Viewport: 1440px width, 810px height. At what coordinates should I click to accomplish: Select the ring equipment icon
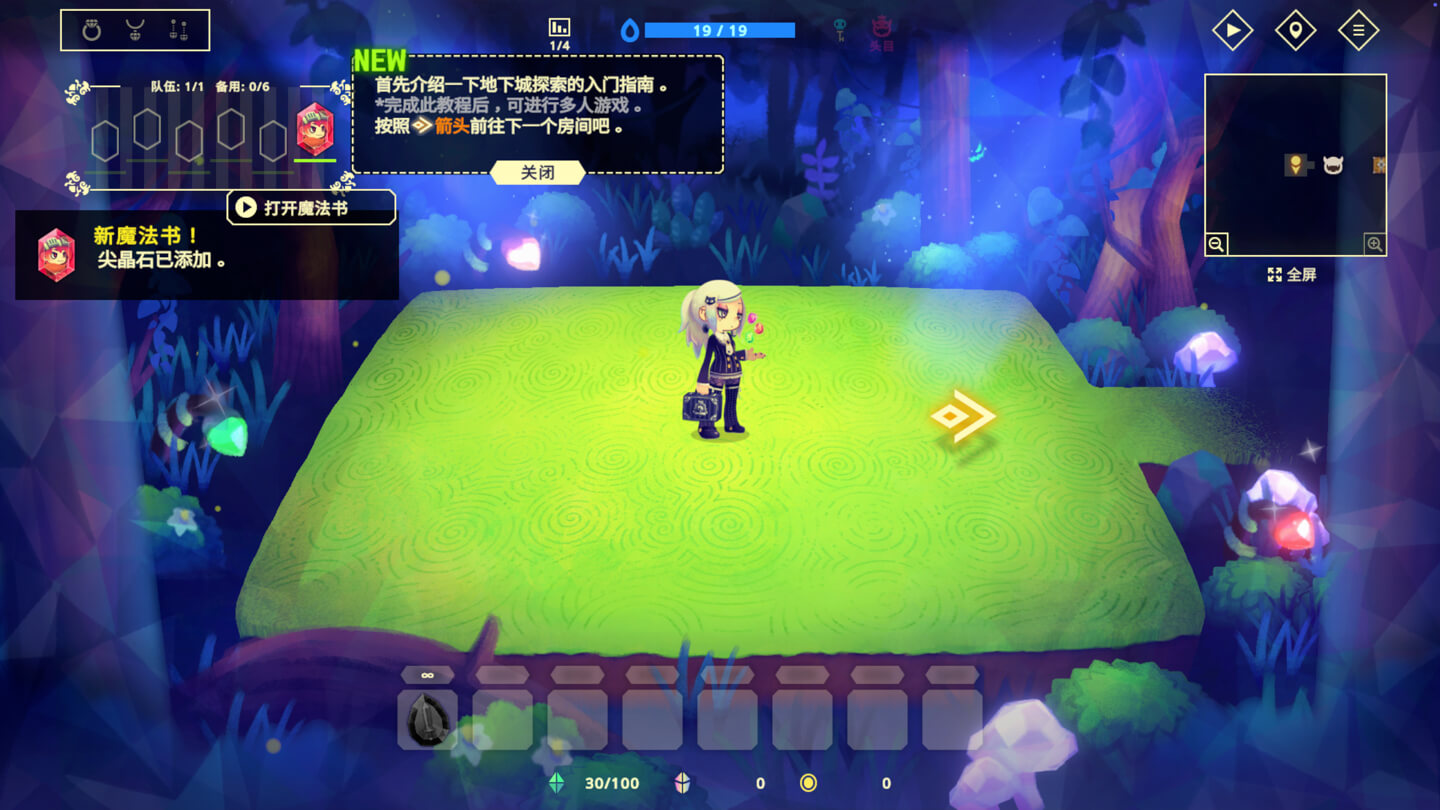93,28
